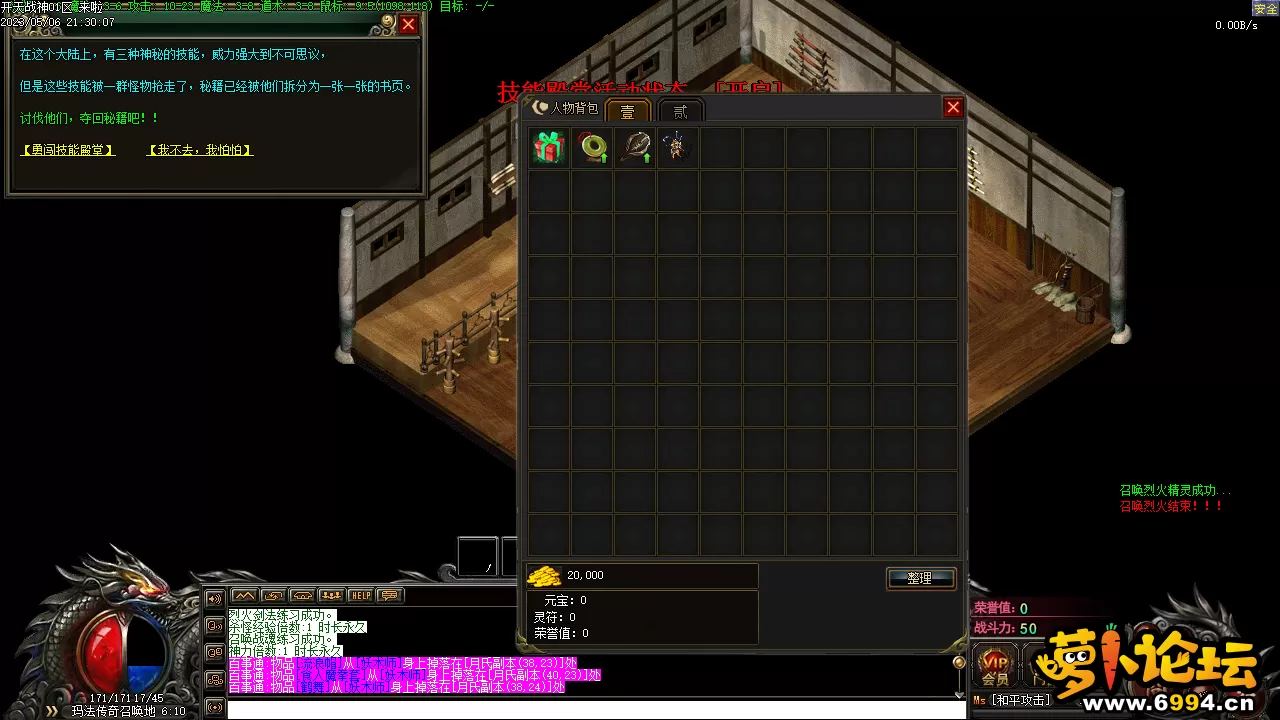Decline with 我不去，我怕怕 option
This screenshot has height=720, width=1280.
pos(200,150)
